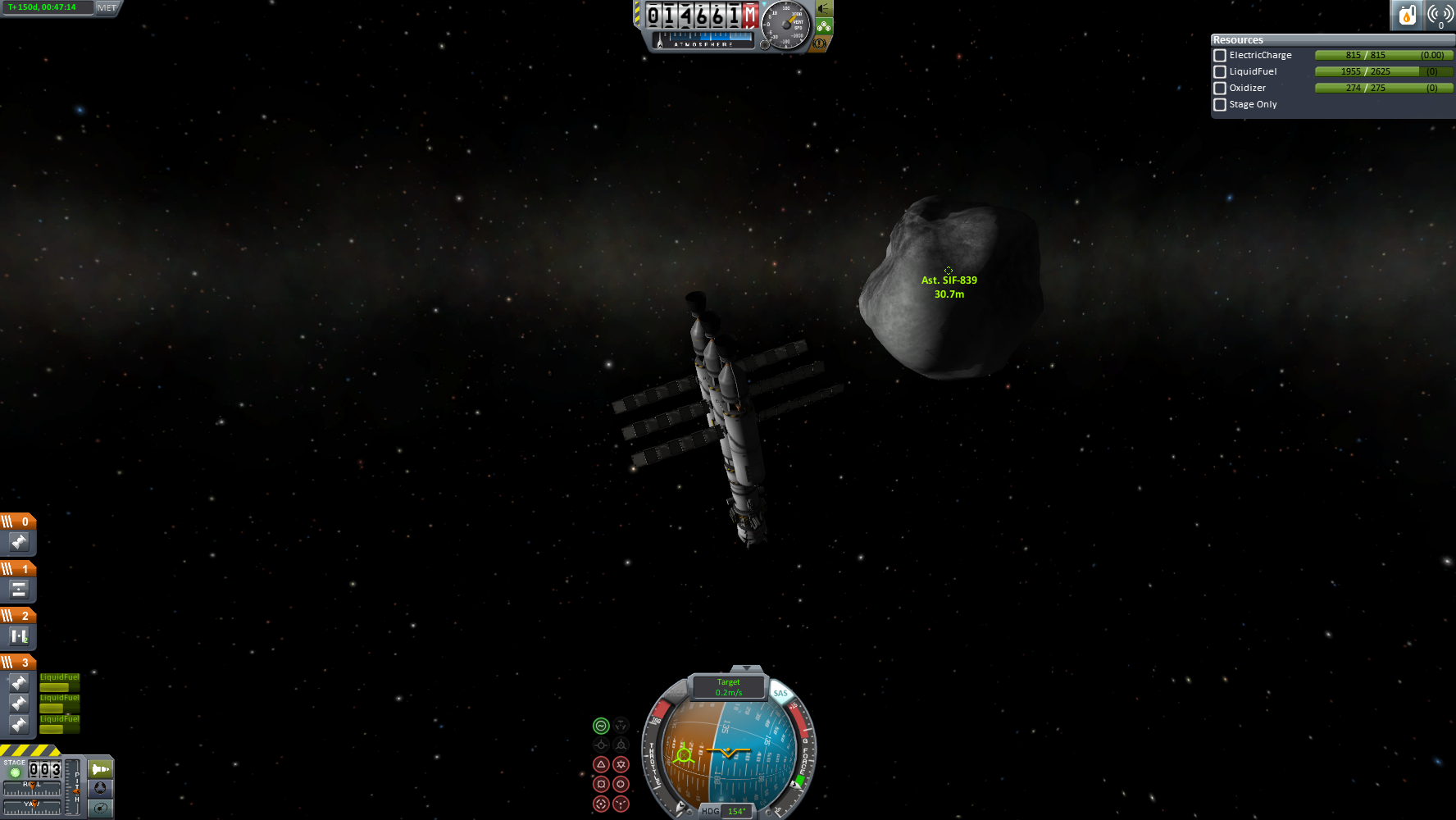Select the stability assist SAS mode
1456x820 pixels.
pyautogui.click(x=601, y=726)
